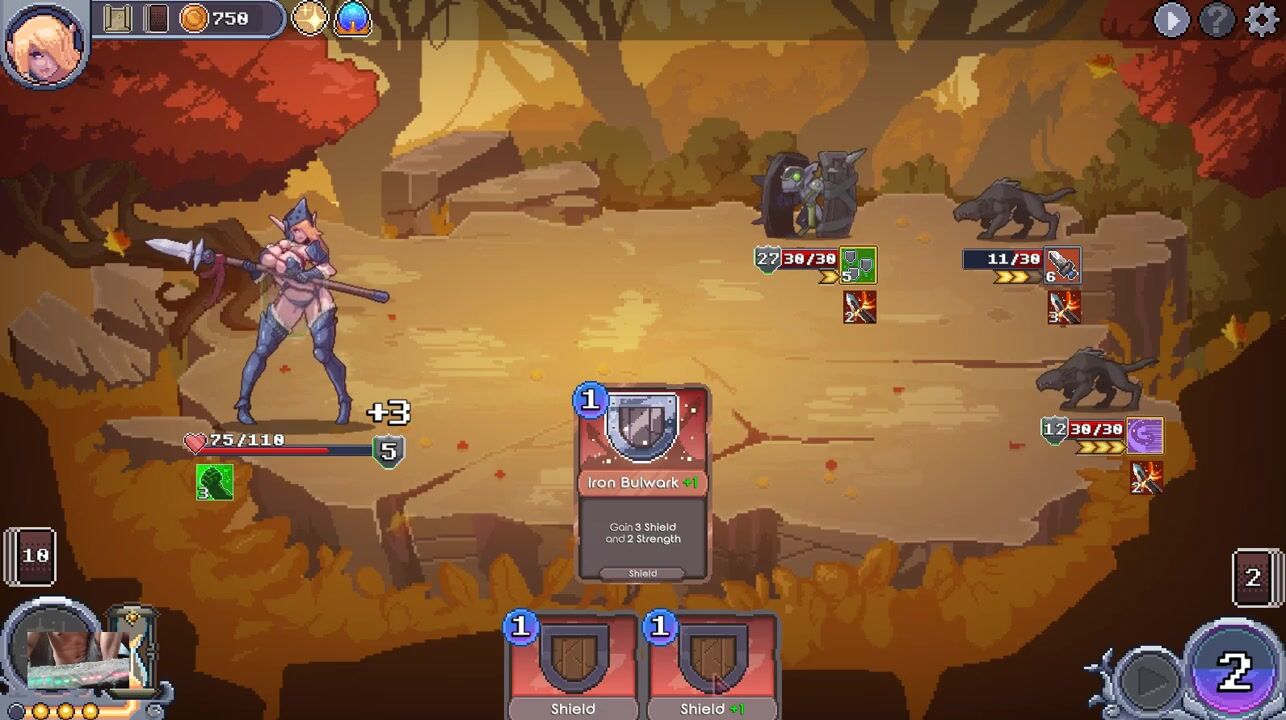Image resolution: width=1286 pixels, height=720 pixels.
Task: Open the map scroll icon
Action: point(118,19)
